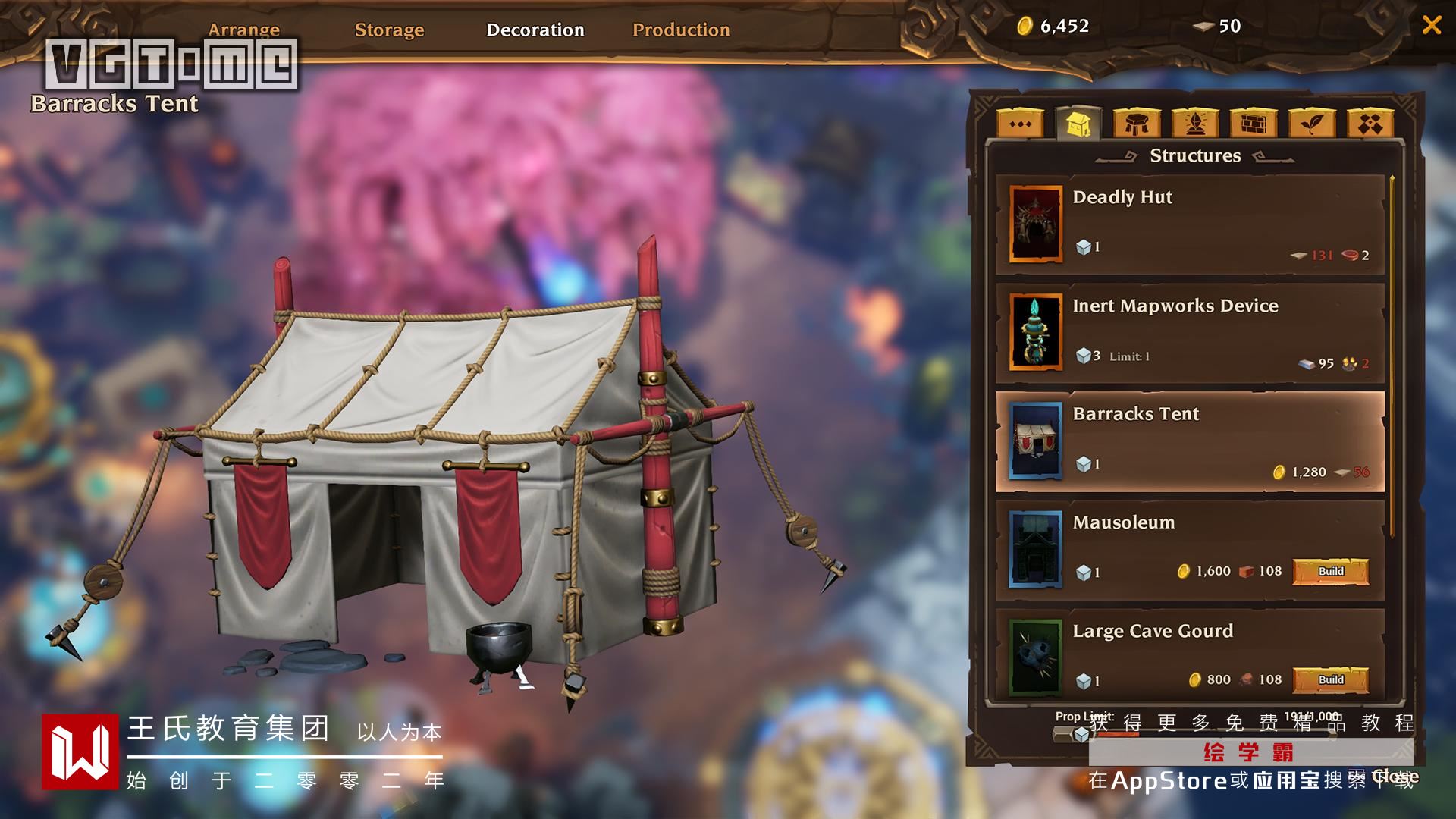The height and width of the screenshot is (819, 1456).
Task: Select the Barracks Tent listing
Action: [x=1190, y=441]
